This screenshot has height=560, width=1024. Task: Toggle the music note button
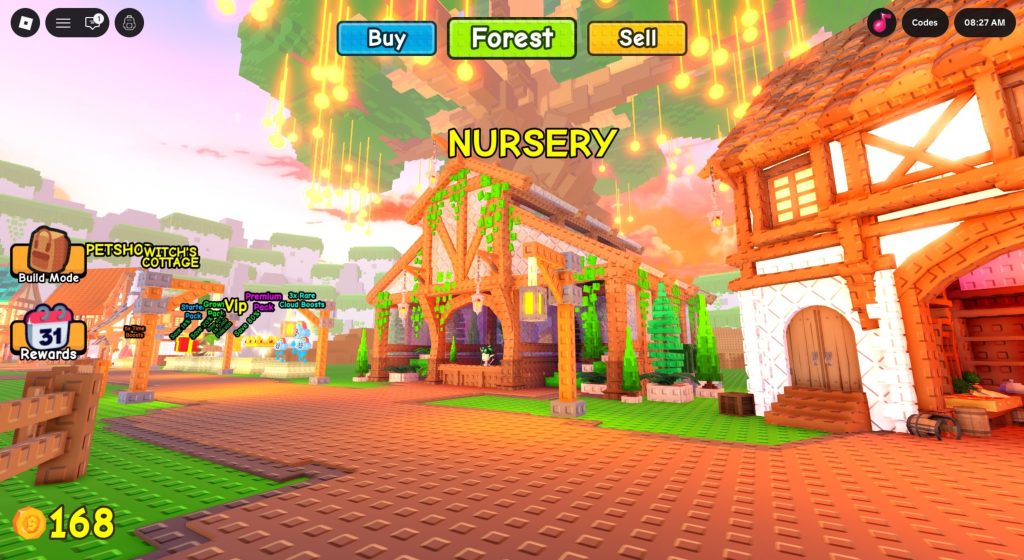[x=881, y=22]
